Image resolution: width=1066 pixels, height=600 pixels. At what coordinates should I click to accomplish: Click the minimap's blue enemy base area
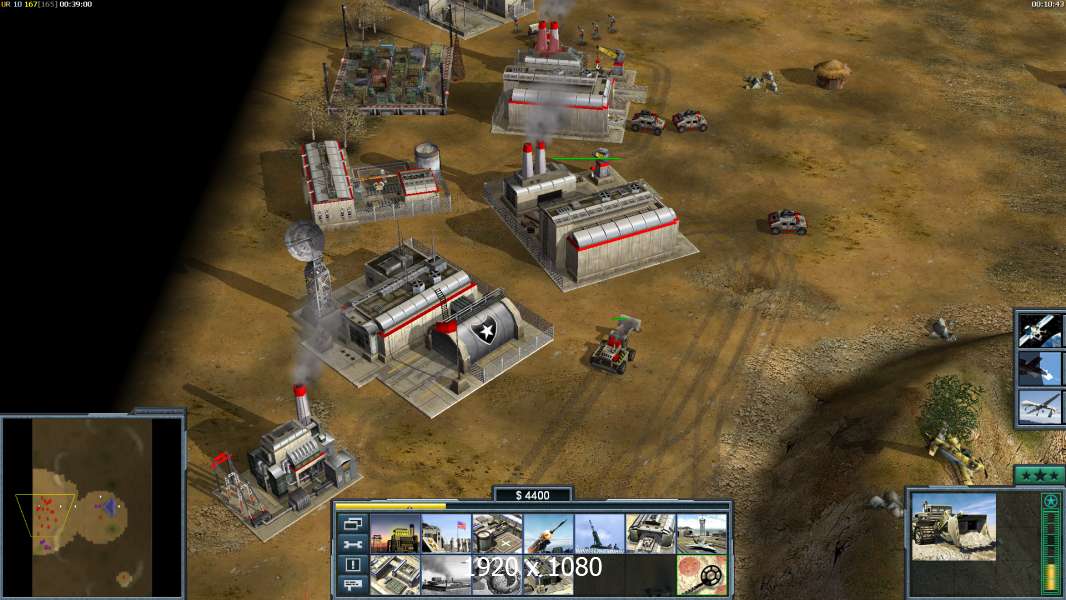coord(108,507)
